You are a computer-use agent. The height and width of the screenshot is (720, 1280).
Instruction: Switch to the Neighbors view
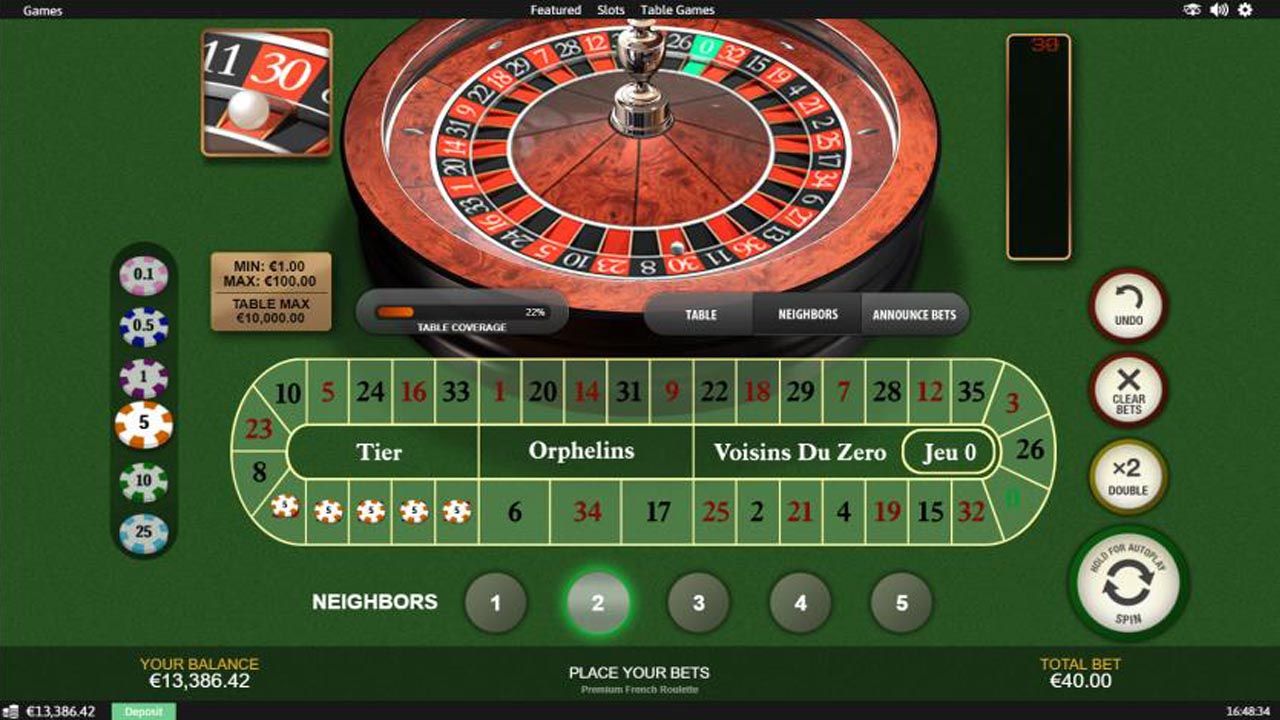[808, 314]
